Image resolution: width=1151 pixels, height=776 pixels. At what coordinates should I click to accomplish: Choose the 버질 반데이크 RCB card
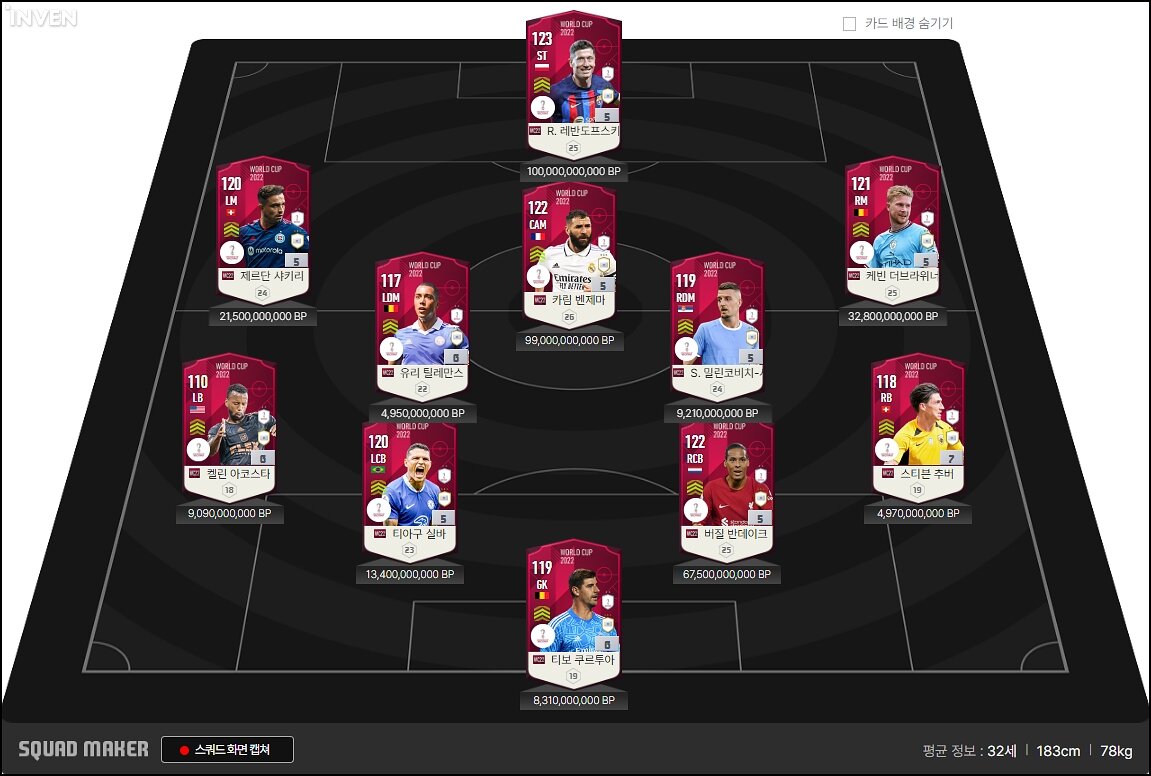click(726, 486)
